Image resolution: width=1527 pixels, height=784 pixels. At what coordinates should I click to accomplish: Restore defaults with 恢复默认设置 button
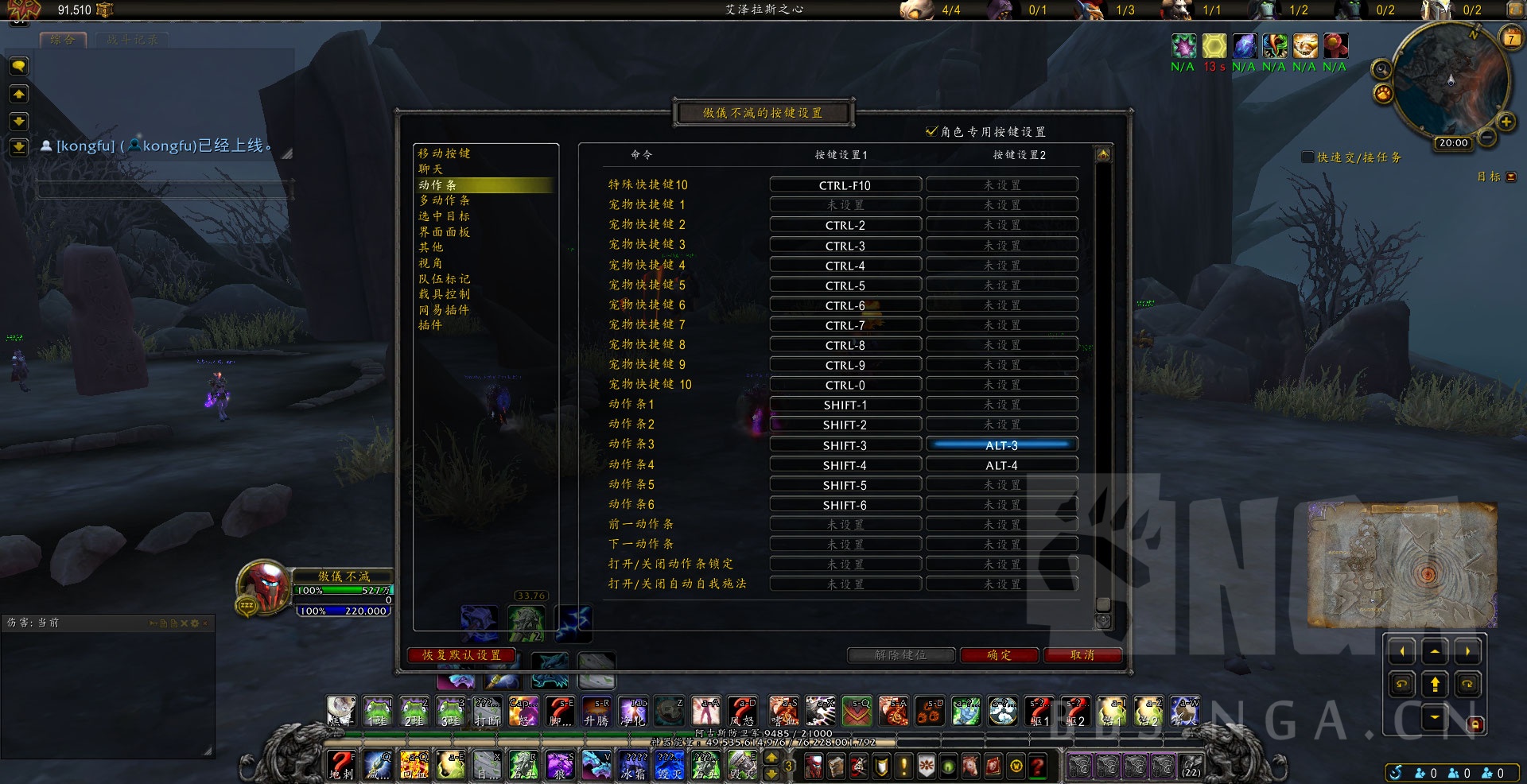pyautogui.click(x=461, y=655)
